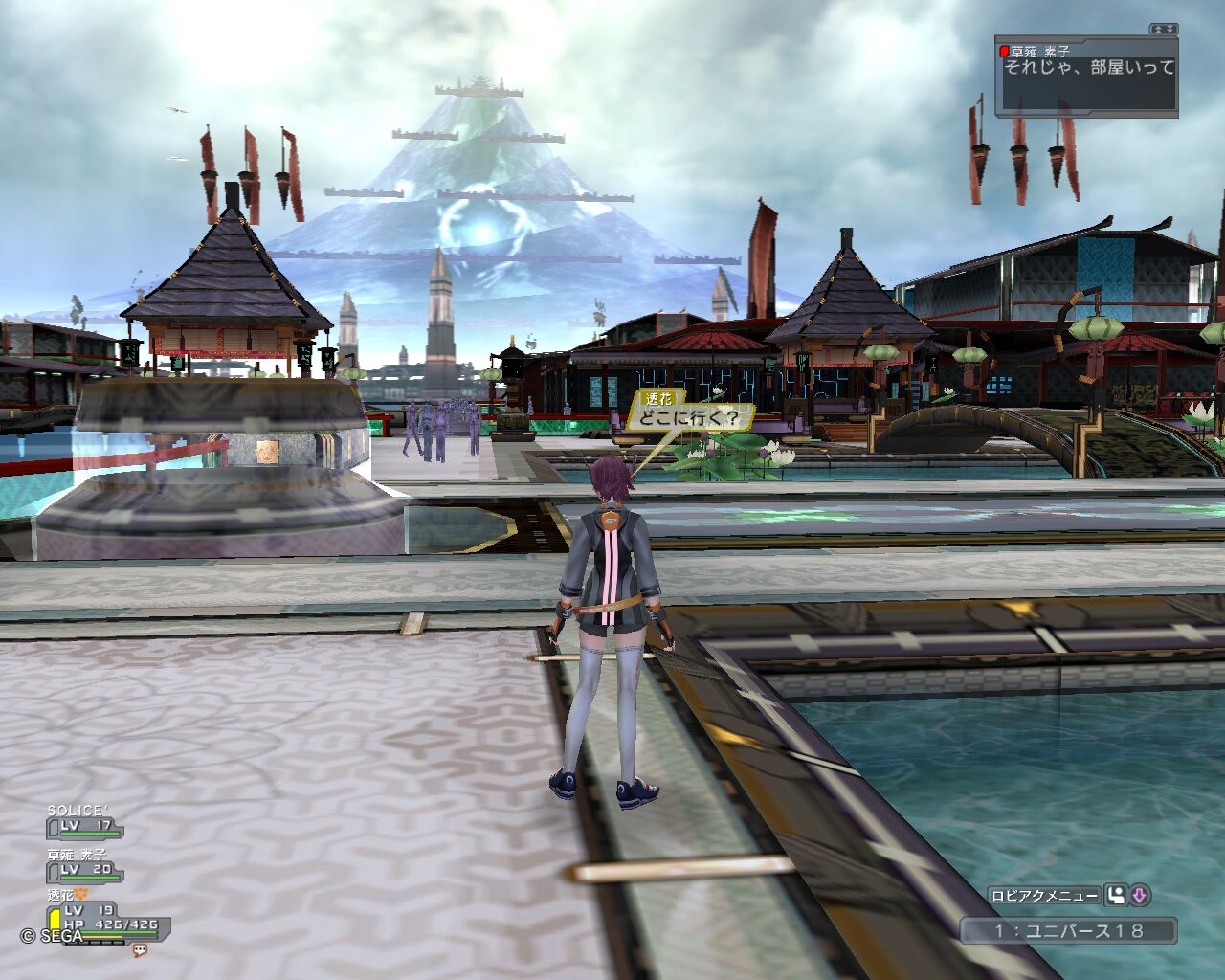Open the ロビアクメニュー lobby action menu
Viewport: 1225px width, 980px height.
[1044, 896]
